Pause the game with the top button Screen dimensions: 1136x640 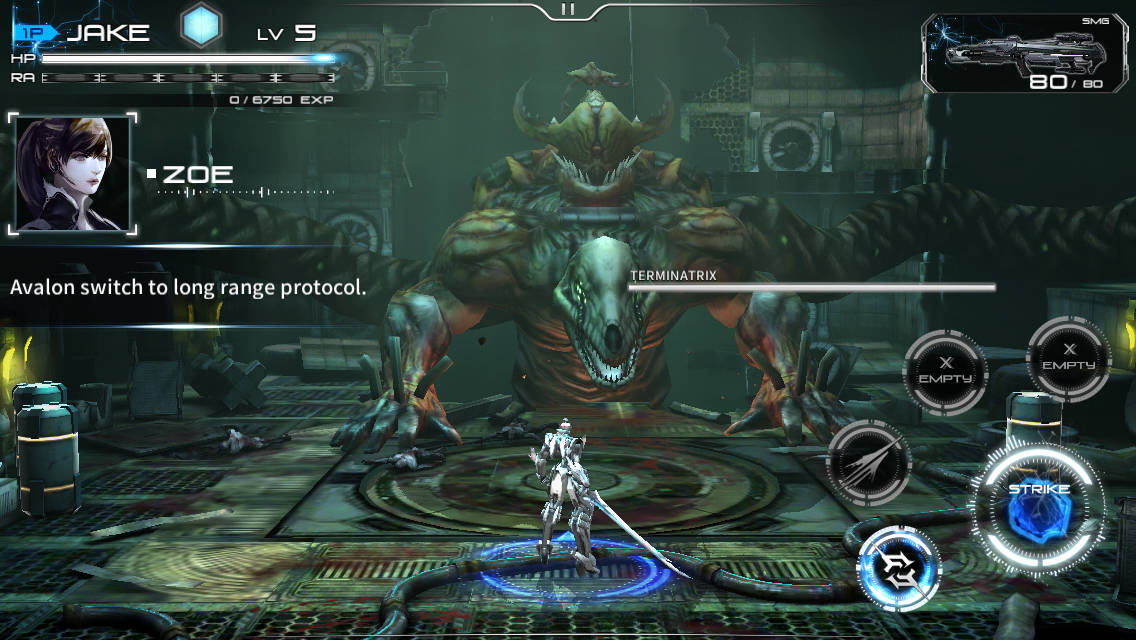click(568, 10)
